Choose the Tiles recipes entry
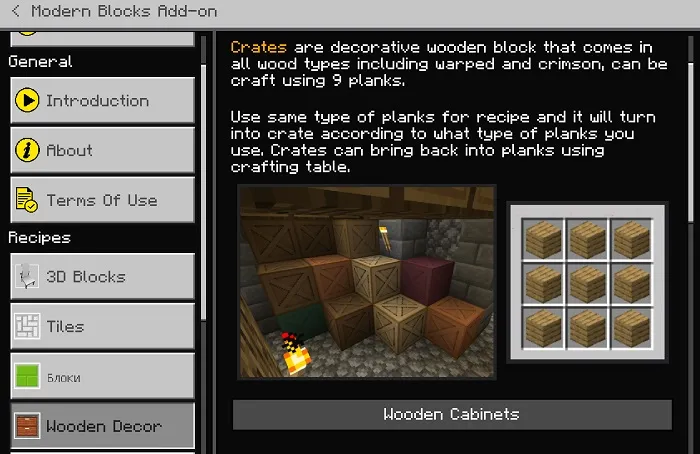The width and height of the screenshot is (700, 454). click(x=102, y=327)
